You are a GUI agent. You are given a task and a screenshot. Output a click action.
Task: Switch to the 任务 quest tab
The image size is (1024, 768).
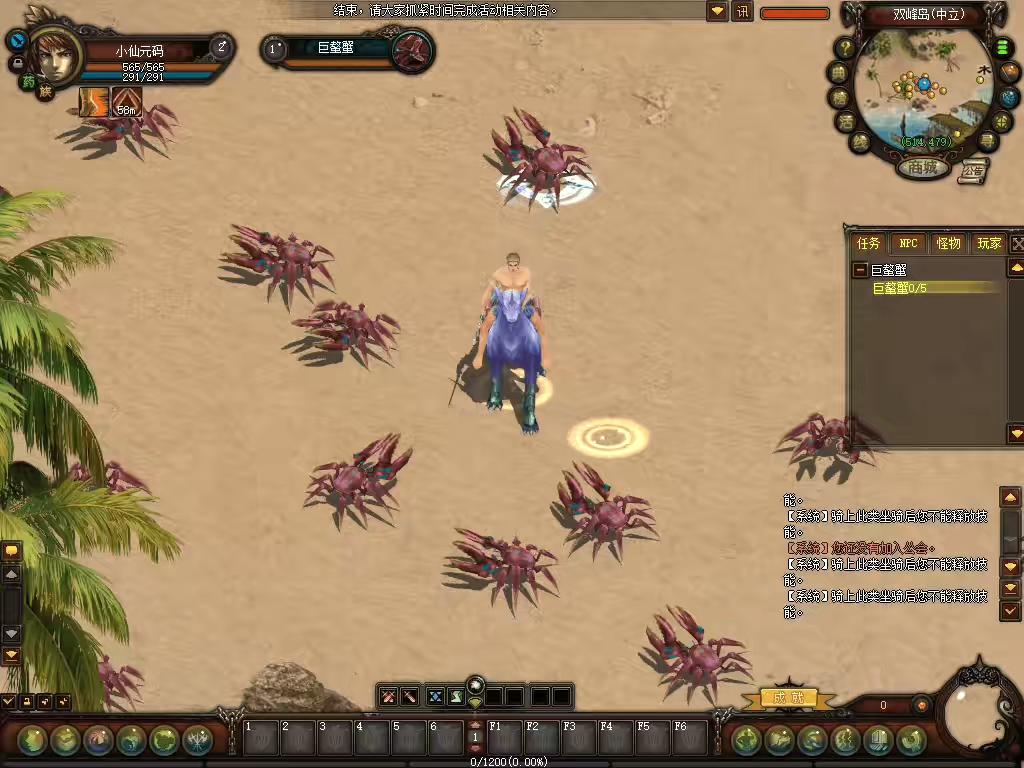pyautogui.click(x=868, y=243)
